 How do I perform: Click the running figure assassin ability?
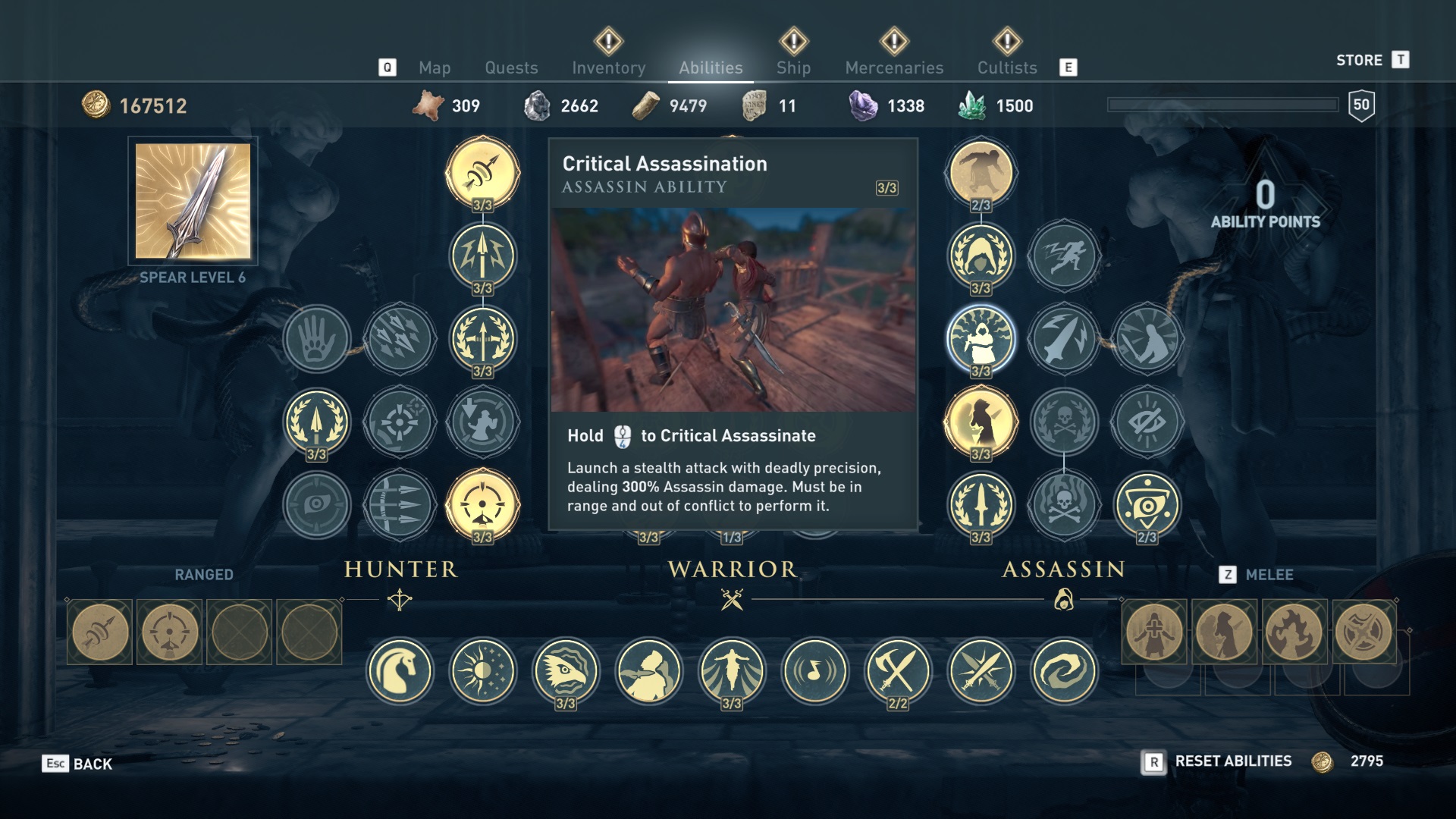click(x=1064, y=256)
